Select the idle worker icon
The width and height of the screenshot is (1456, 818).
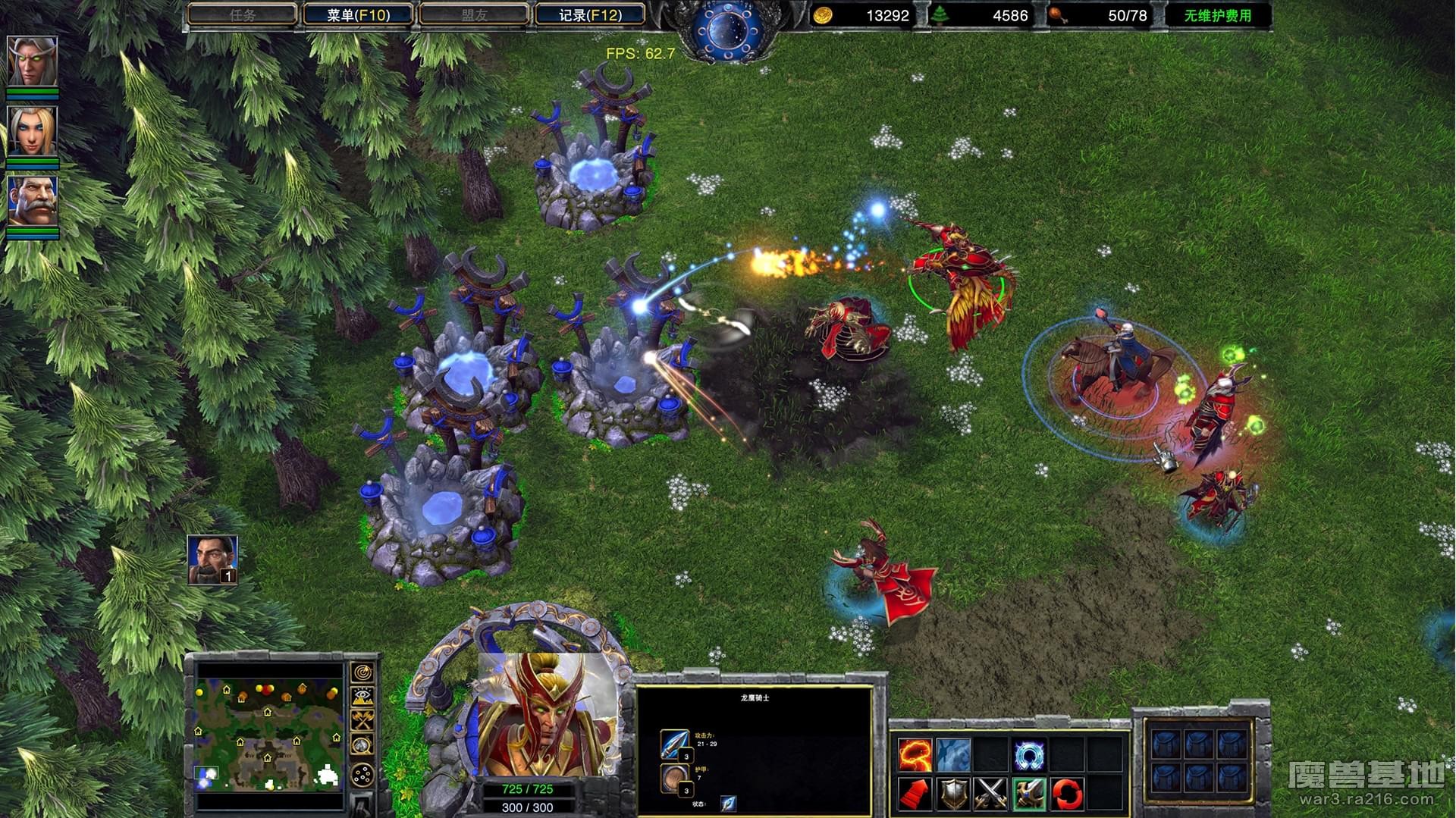pos(212,559)
